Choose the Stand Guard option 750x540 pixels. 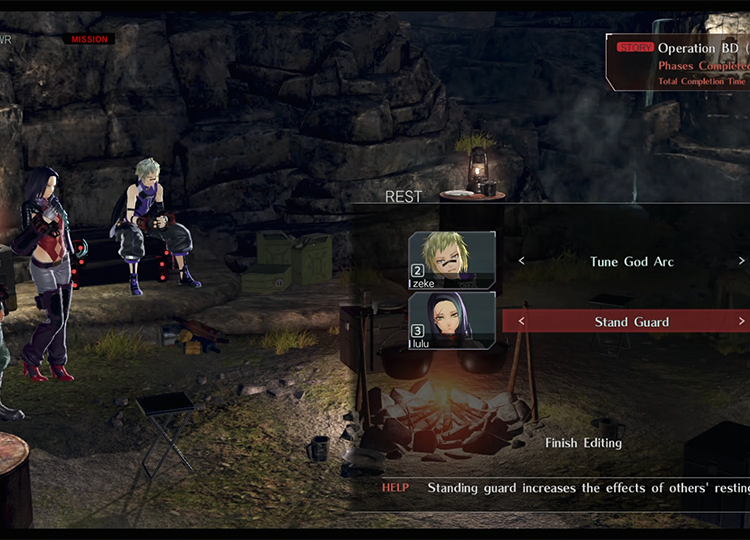pyautogui.click(x=631, y=322)
